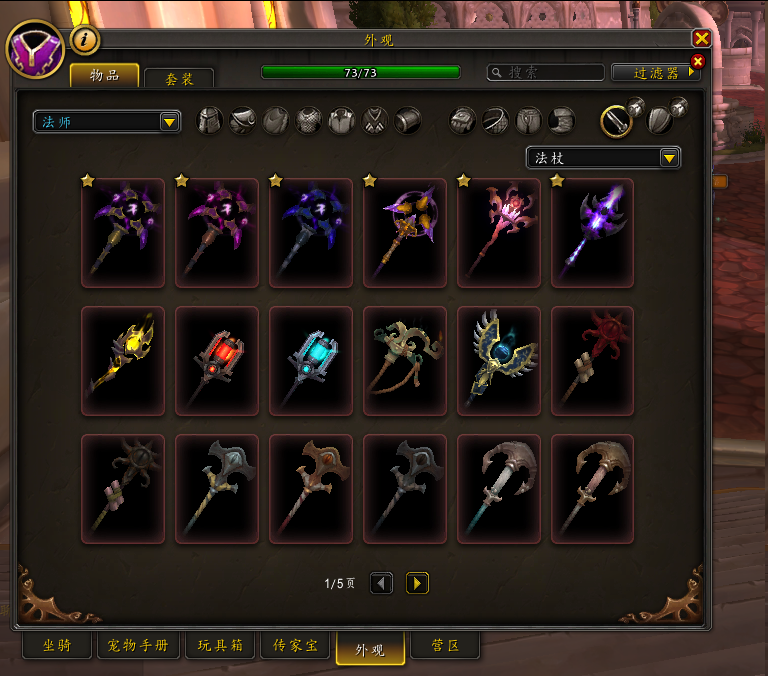Switch to the 传家宝 heirlooms tab
The width and height of the screenshot is (768, 676).
[x=295, y=646]
